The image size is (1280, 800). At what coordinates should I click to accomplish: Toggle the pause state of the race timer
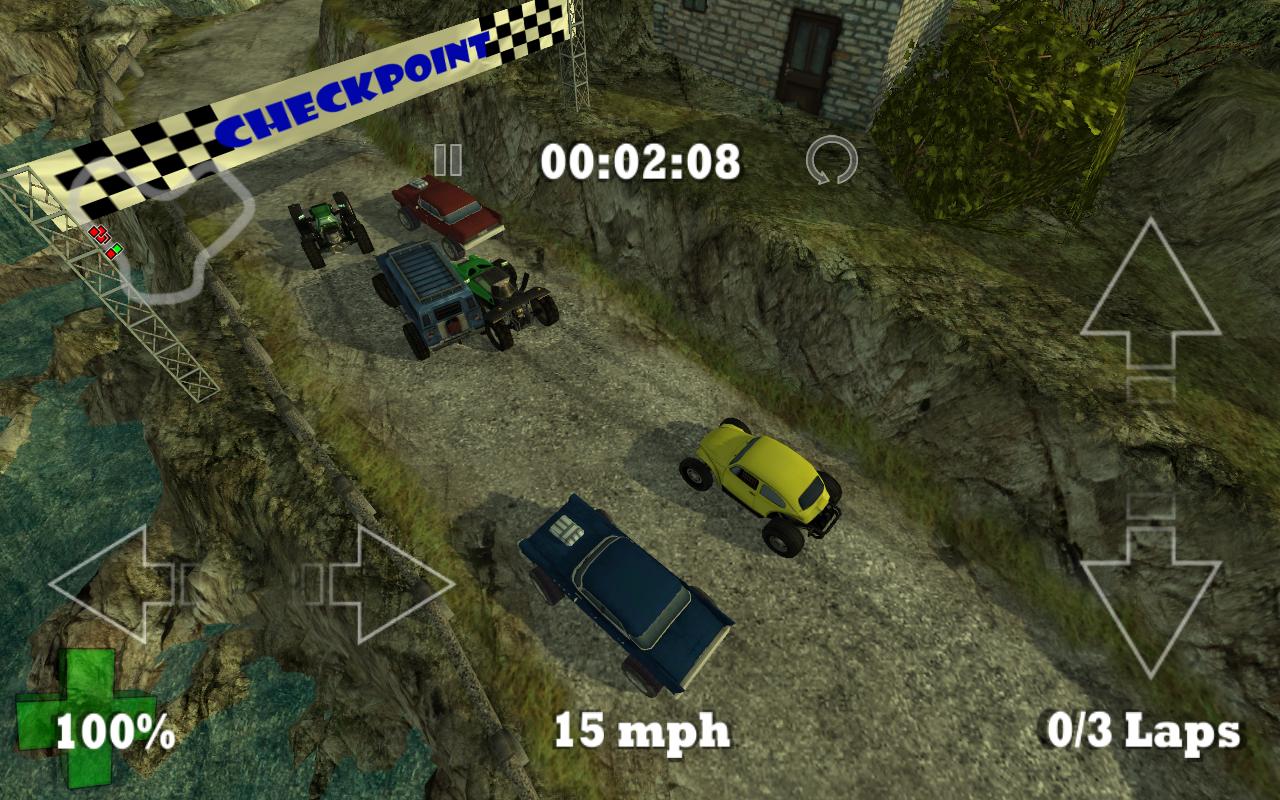click(448, 160)
